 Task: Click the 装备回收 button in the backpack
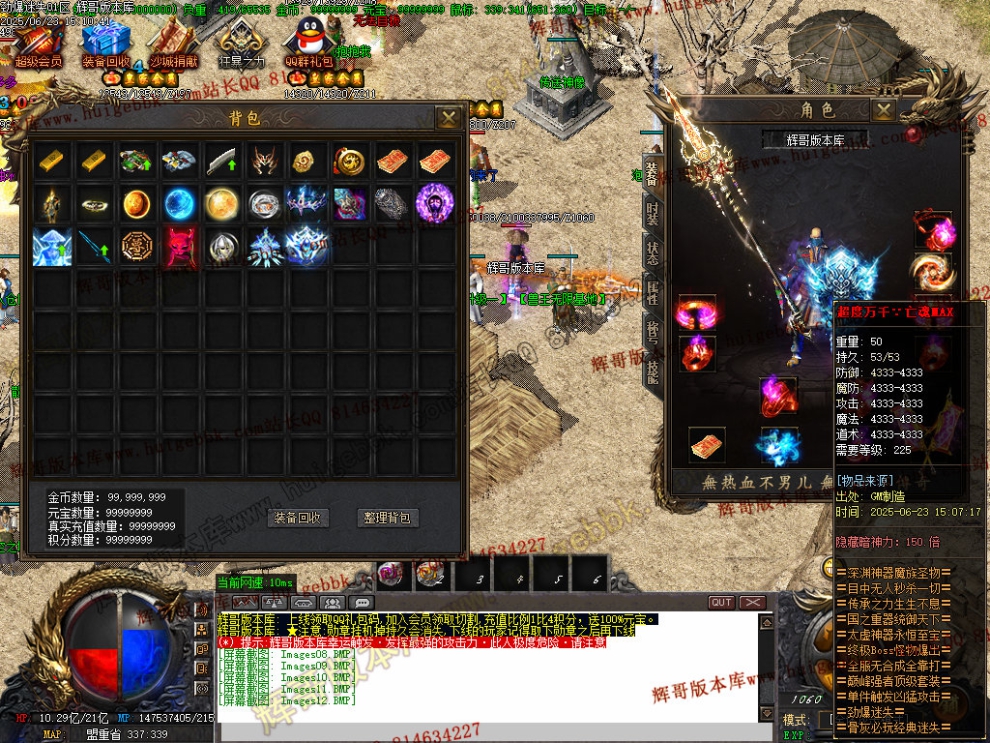(x=297, y=517)
